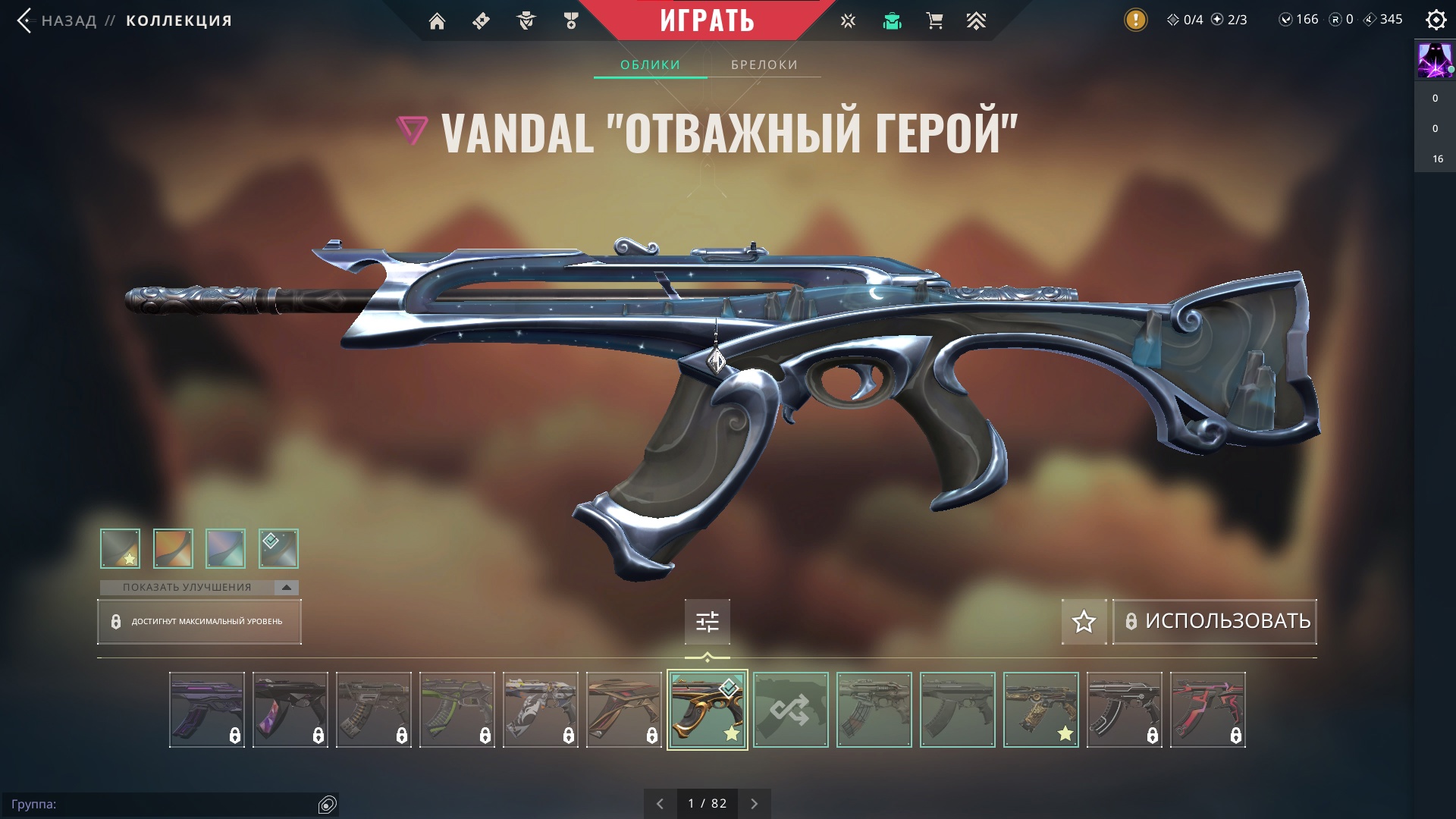Screen dimensions: 1456x819
Task: Choose the orange color variant swatch
Action: coord(173,548)
